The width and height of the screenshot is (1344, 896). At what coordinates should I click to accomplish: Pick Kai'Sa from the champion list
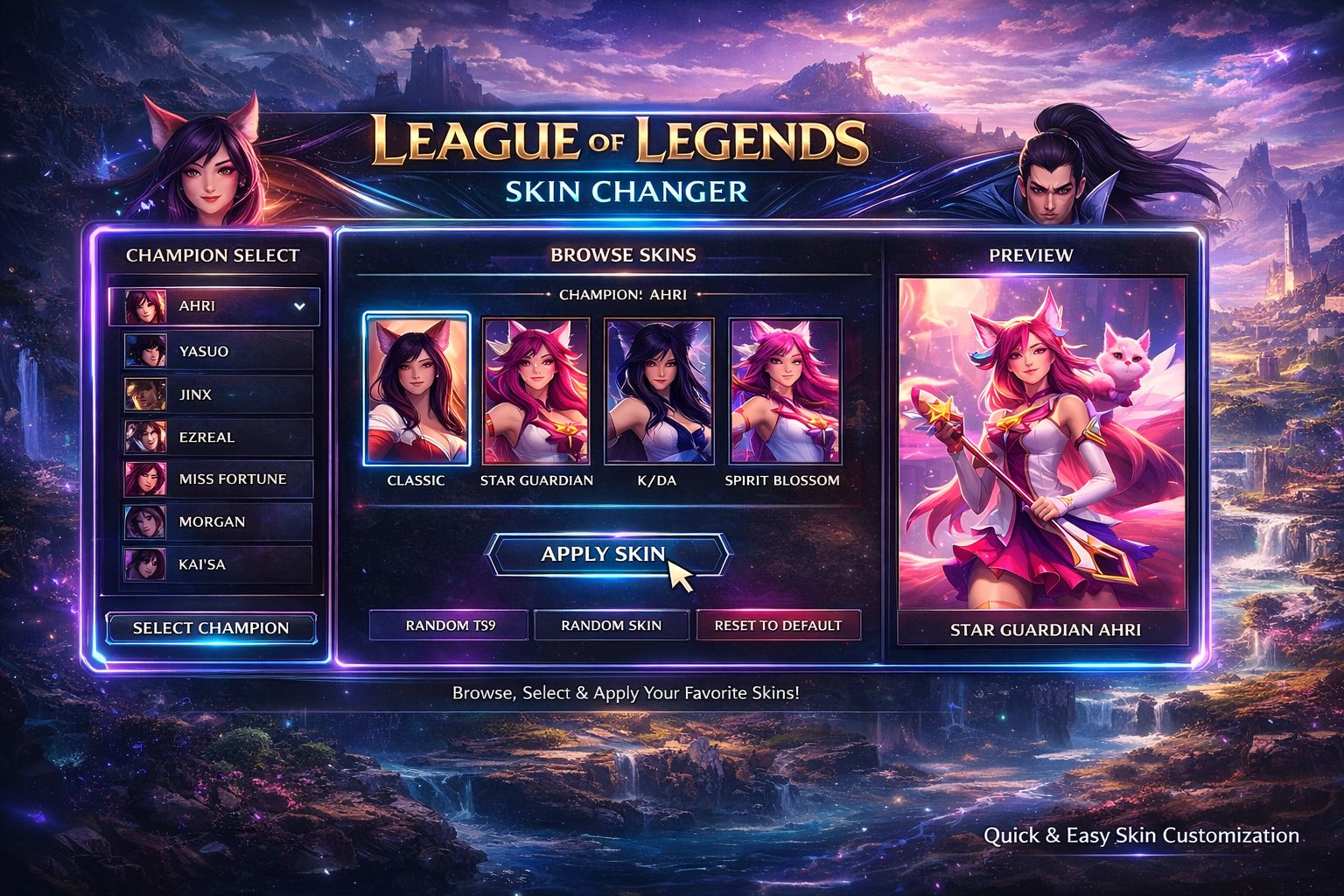point(217,564)
